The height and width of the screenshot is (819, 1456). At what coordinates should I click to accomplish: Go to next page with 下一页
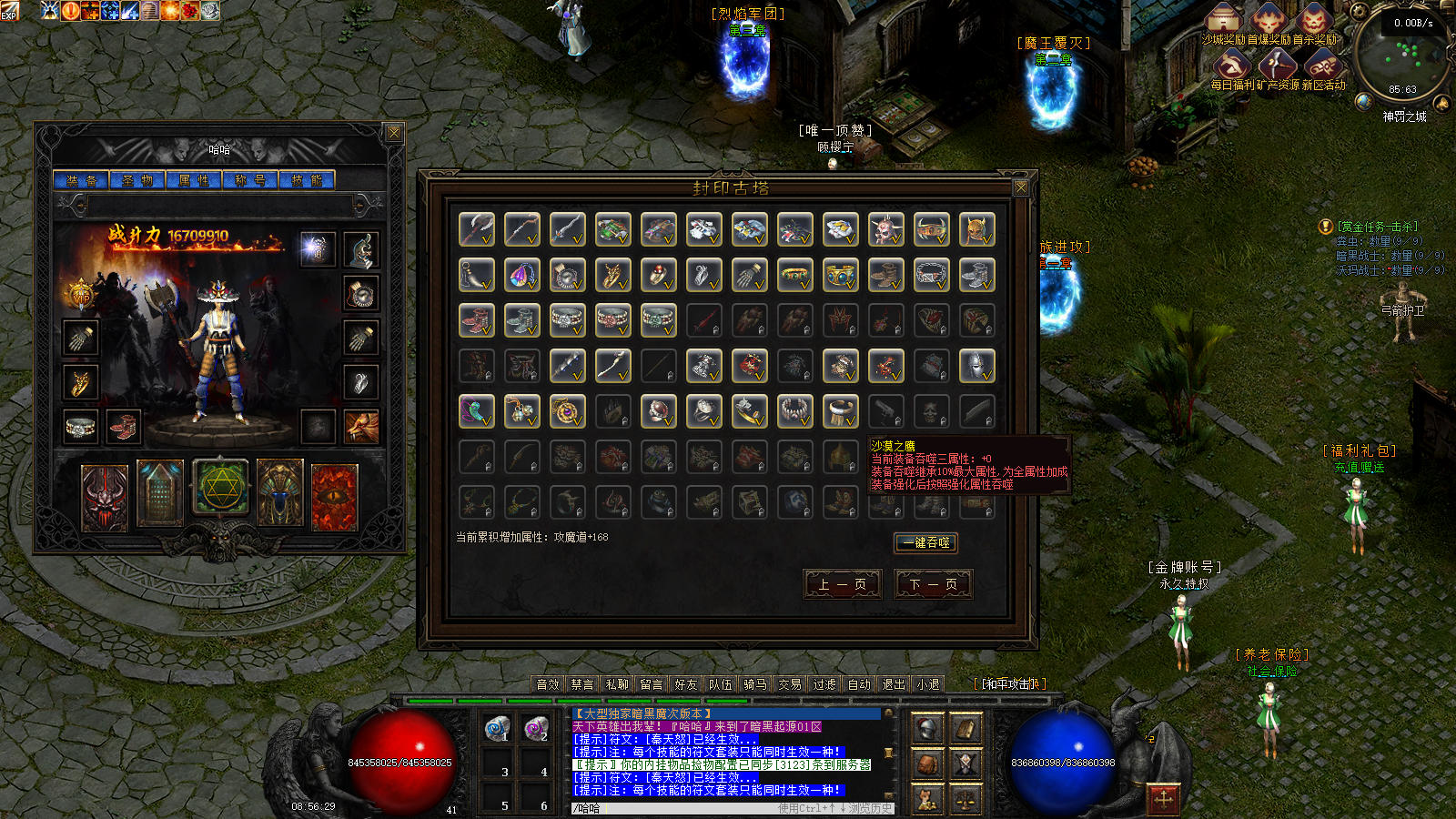click(x=934, y=584)
